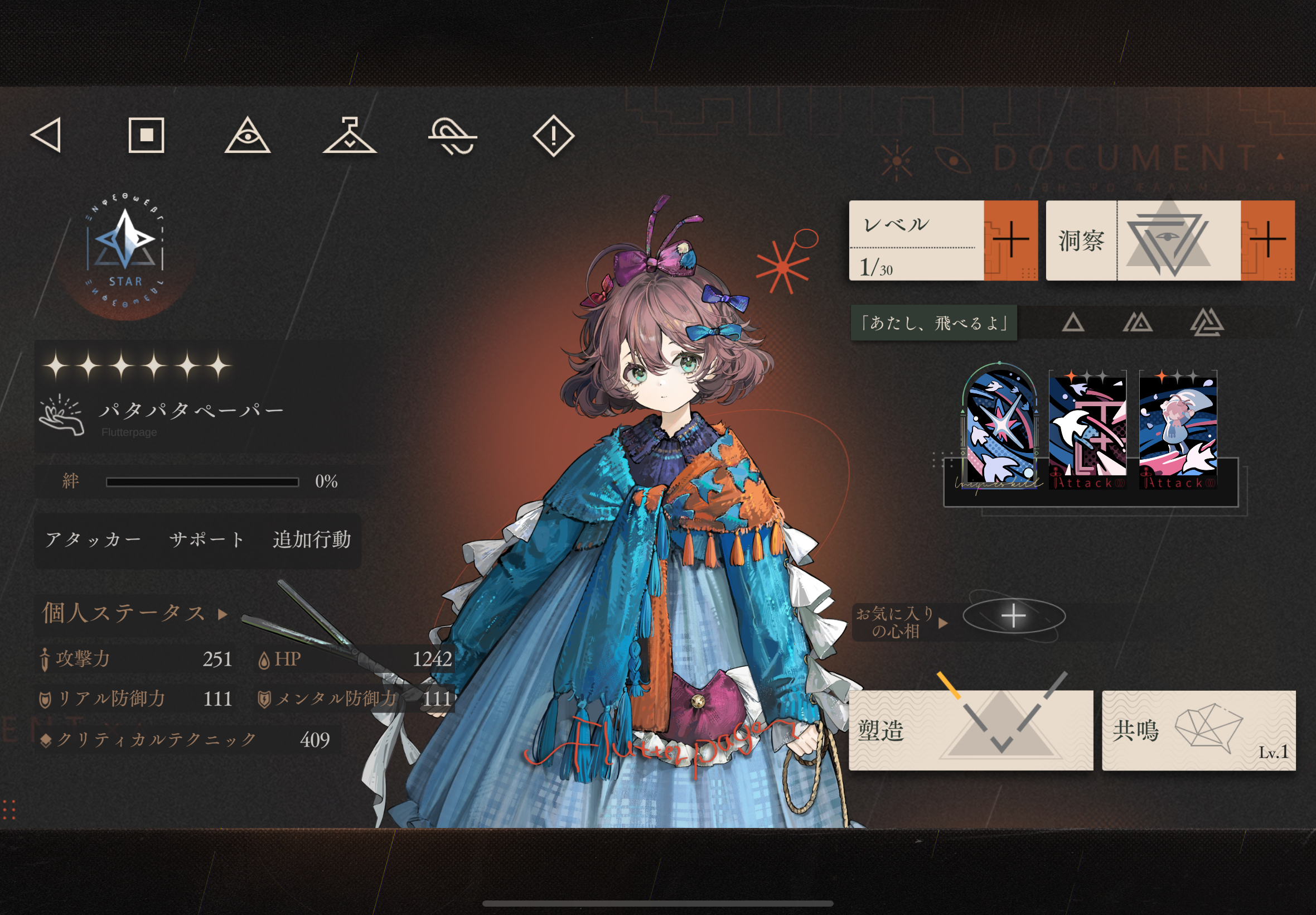The image size is (1316, 915).
Task: View the arched ultimate skill card
Action: click(x=999, y=428)
